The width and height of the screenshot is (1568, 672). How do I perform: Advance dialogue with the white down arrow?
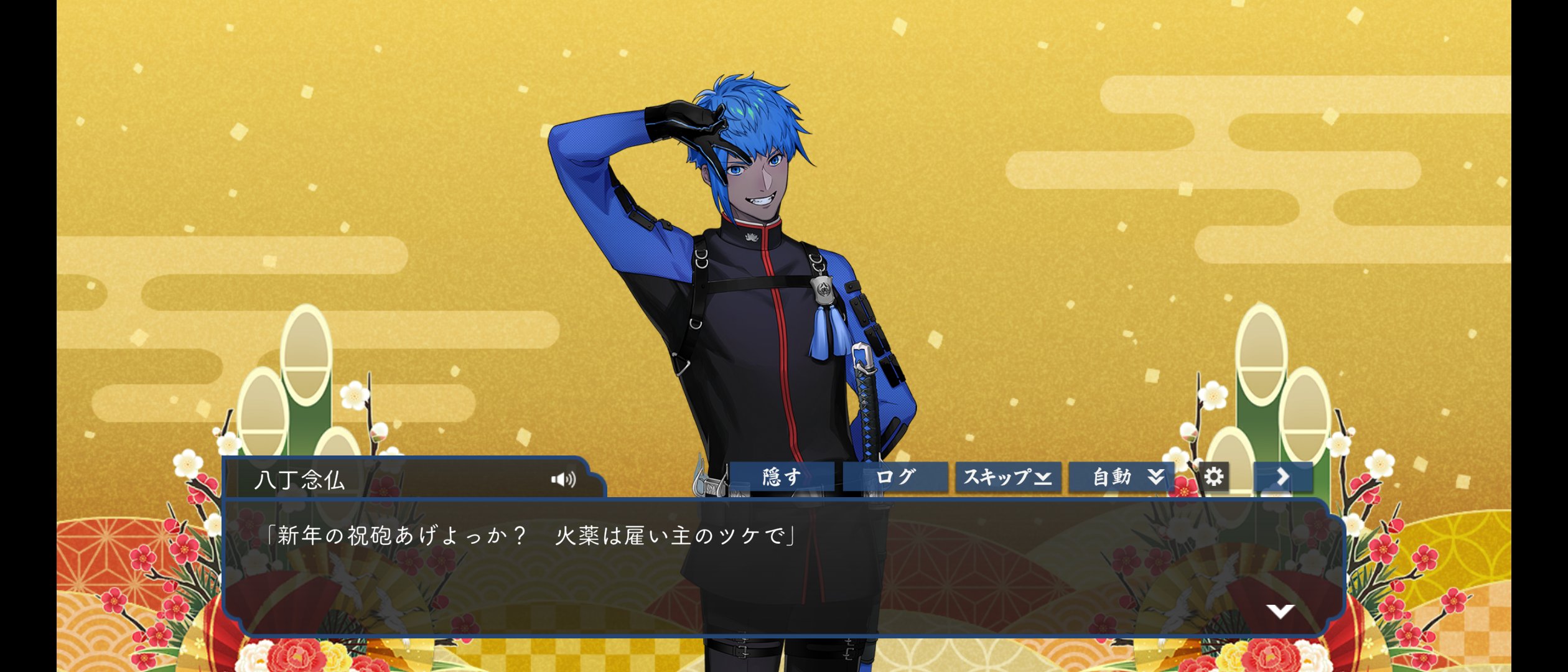click(1280, 611)
